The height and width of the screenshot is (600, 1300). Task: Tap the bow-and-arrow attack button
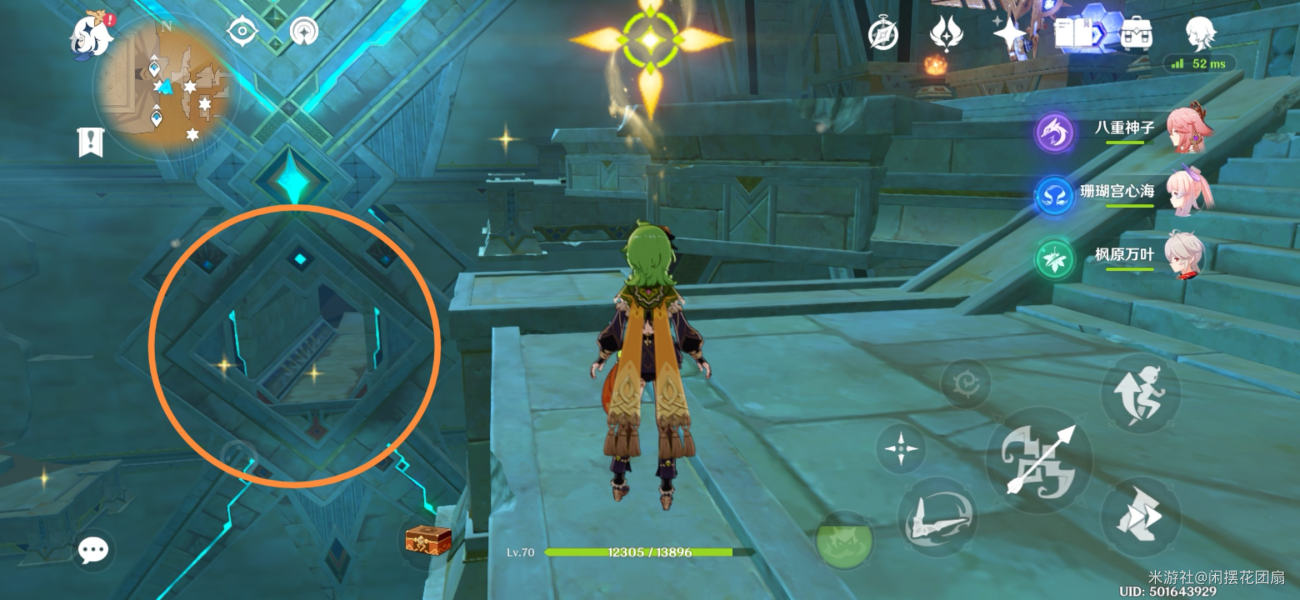coord(1038,460)
